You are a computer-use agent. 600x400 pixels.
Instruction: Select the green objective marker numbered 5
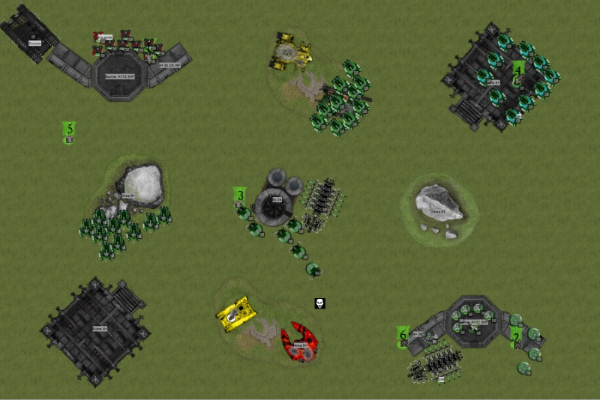point(69,128)
